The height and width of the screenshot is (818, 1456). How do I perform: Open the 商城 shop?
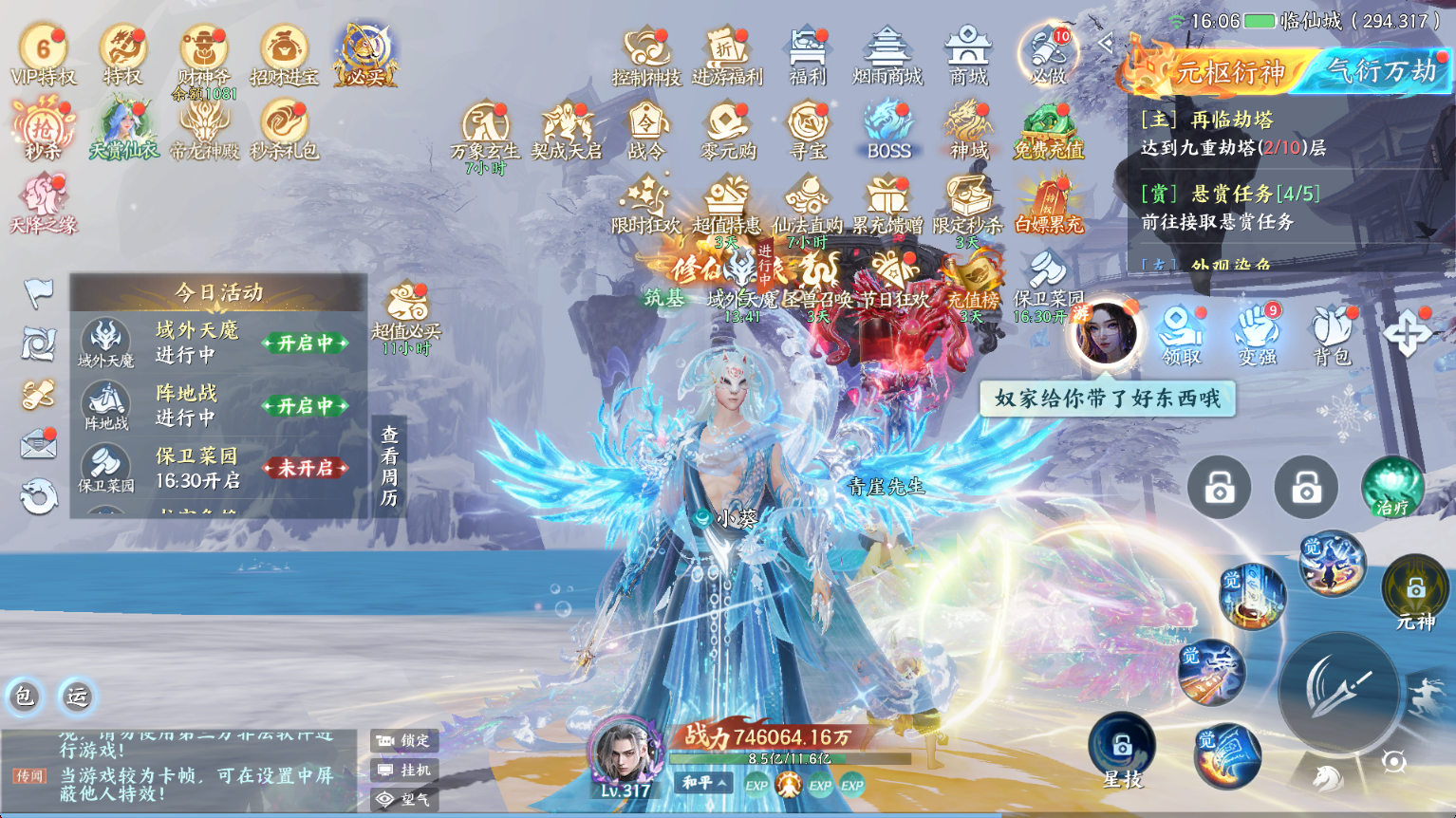tap(968, 54)
